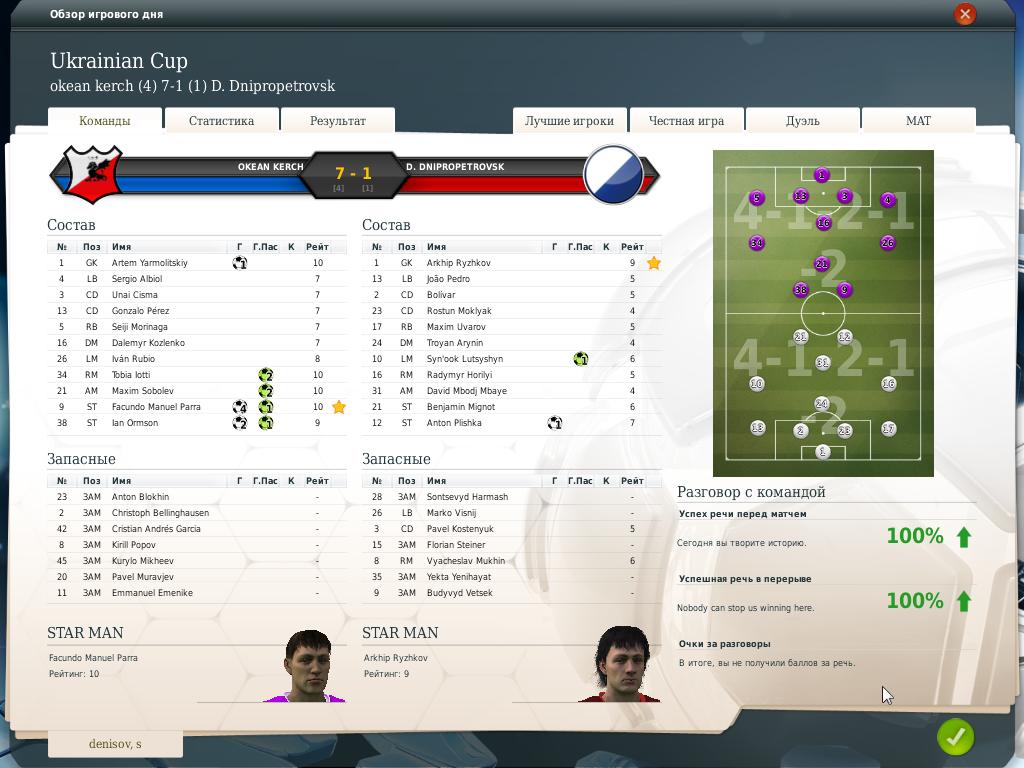
Task: Click the denisov, s manager button
Action: click(115, 744)
